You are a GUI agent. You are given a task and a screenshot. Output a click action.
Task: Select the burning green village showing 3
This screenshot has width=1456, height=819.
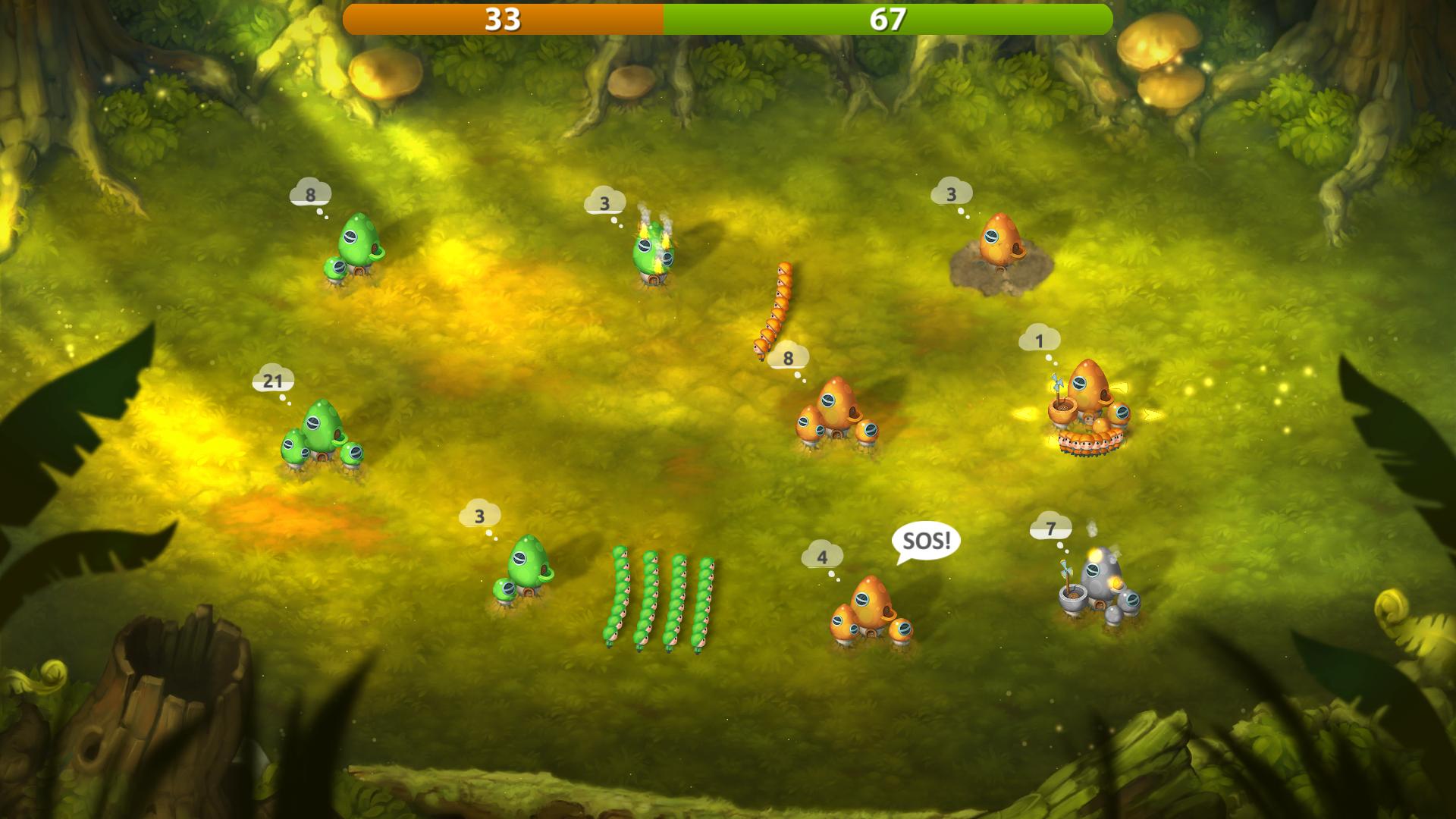pos(653,251)
